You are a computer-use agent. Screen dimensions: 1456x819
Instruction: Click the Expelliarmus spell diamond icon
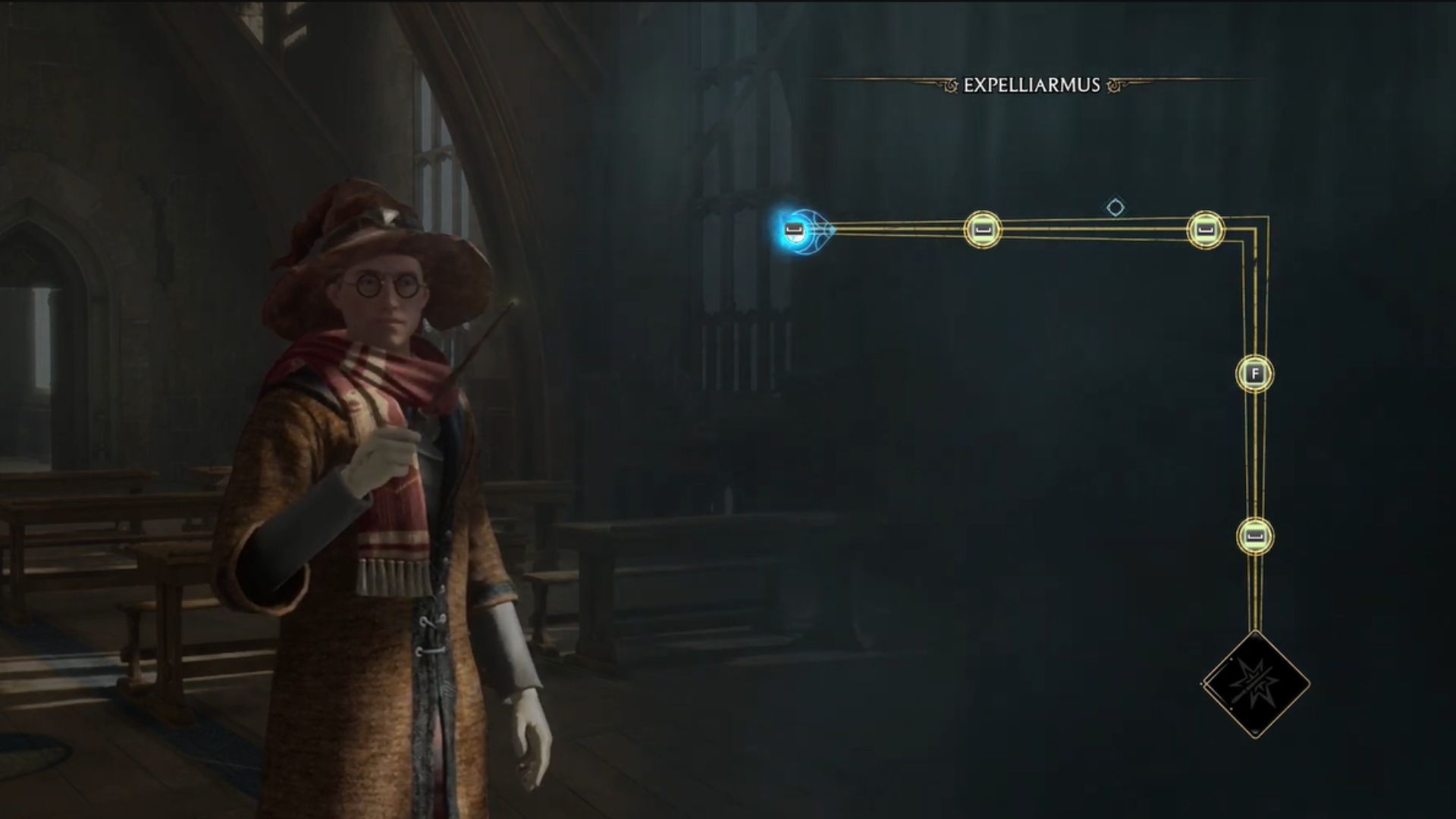coord(1256,684)
